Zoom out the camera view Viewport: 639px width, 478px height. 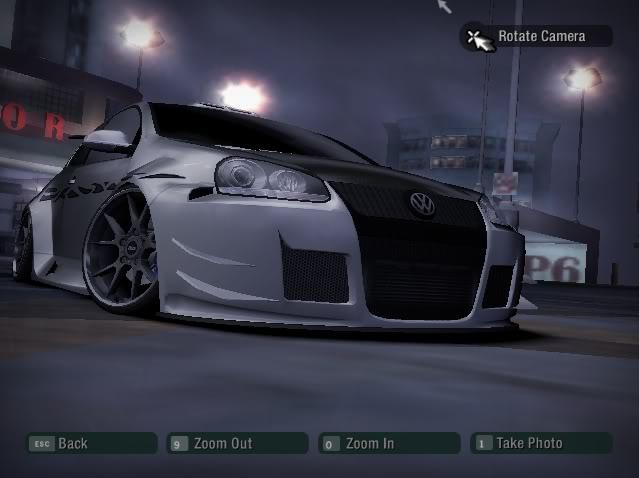coord(237,443)
